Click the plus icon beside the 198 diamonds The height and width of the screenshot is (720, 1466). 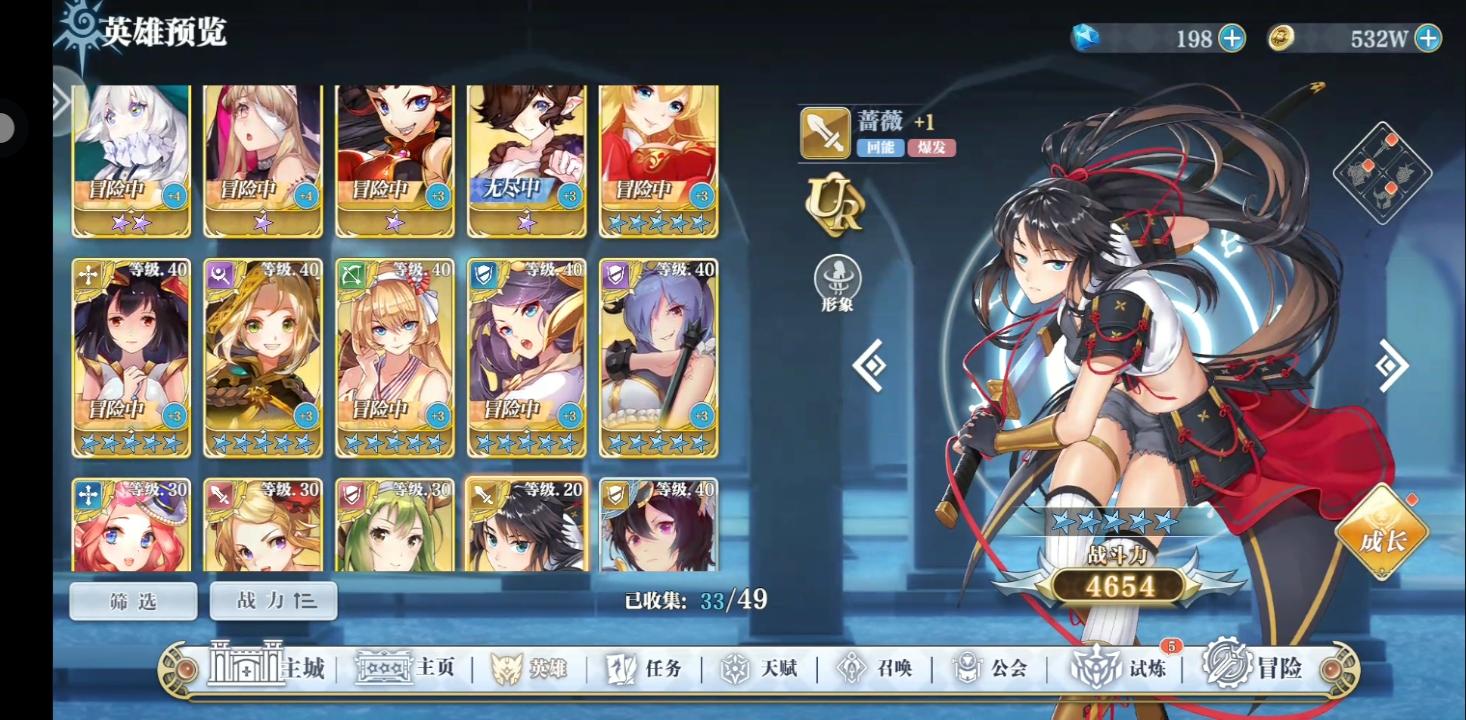[1231, 38]
